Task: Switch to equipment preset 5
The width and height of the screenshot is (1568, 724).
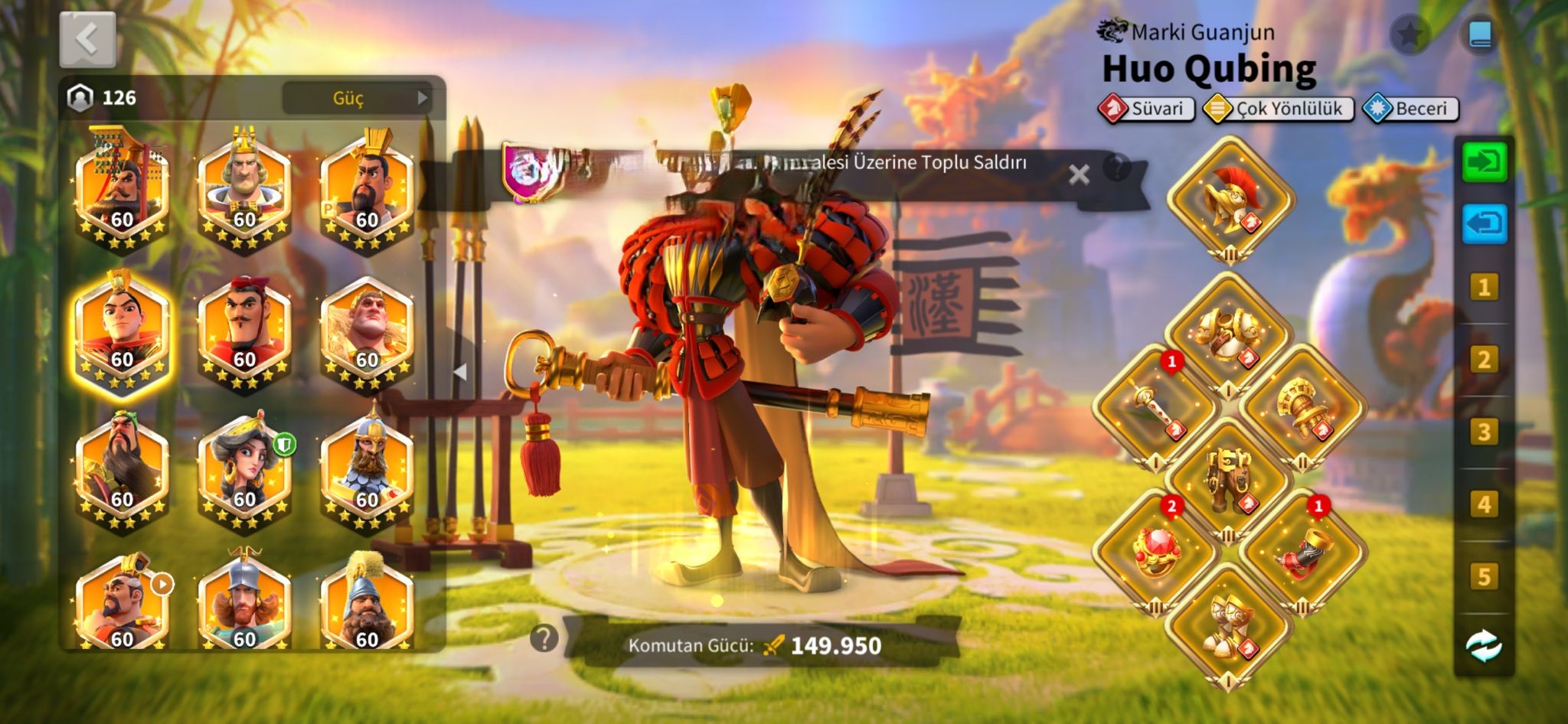Action: coord(1483,577)
